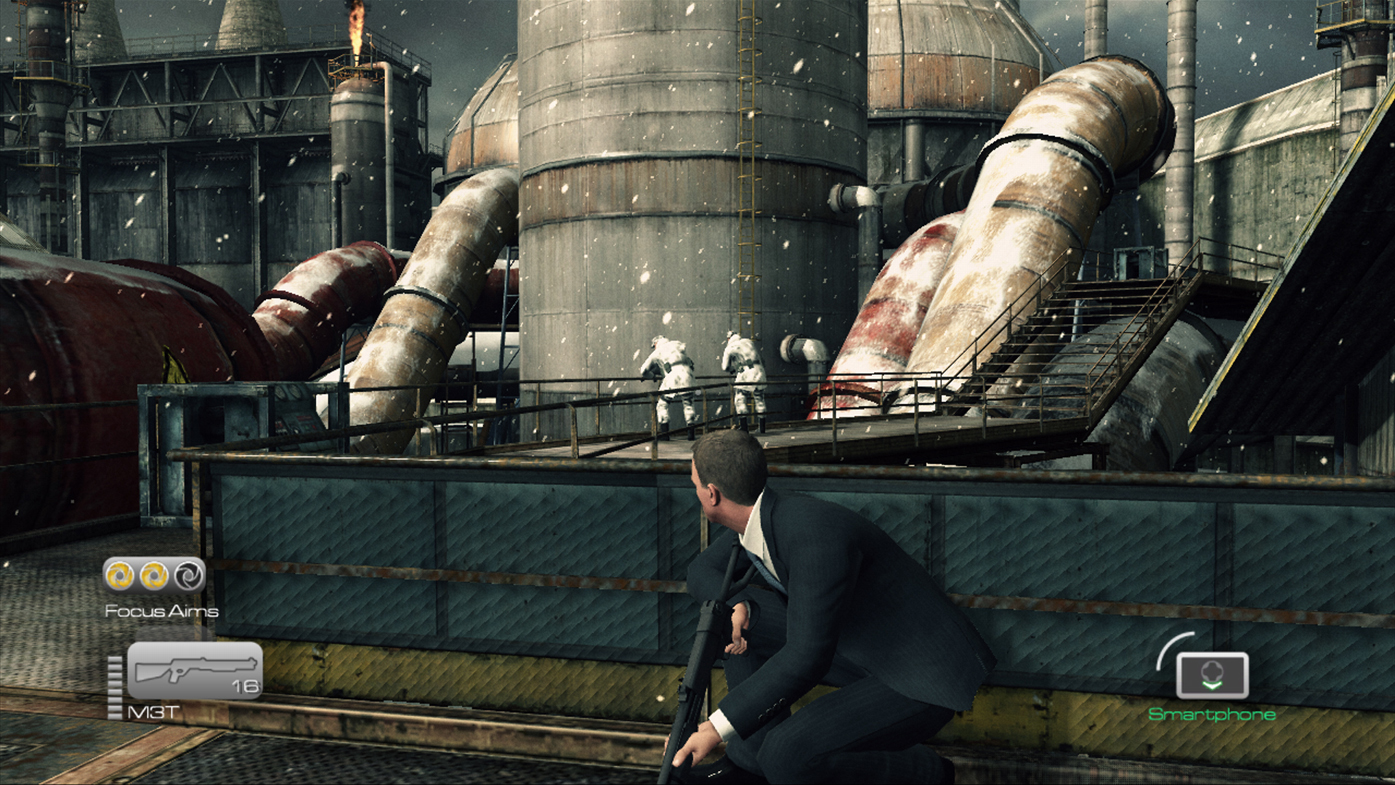The image size is (1395, 785).
Task: Open the Smartphone gadget icon
Action: (x=1212, y=676)
